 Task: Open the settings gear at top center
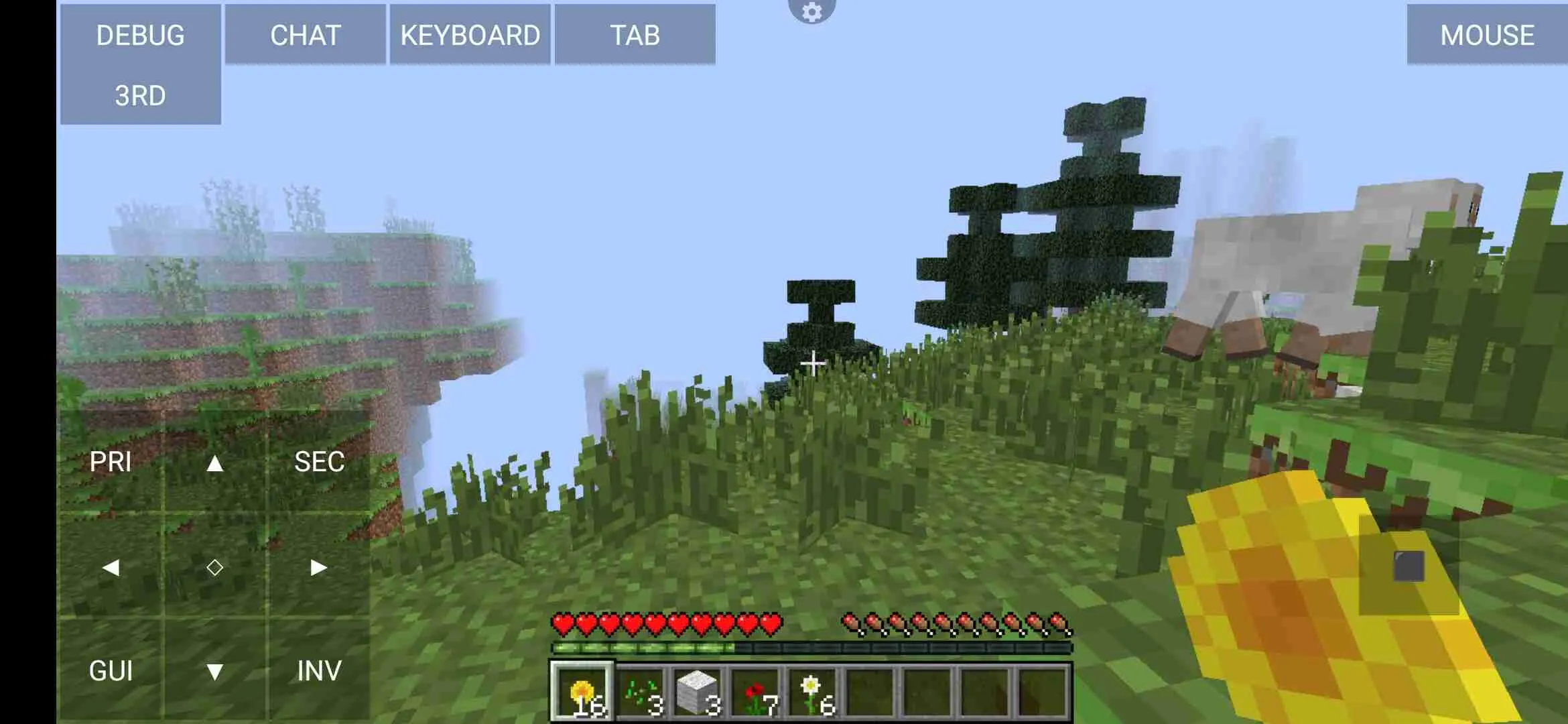[x=813, y=11]
